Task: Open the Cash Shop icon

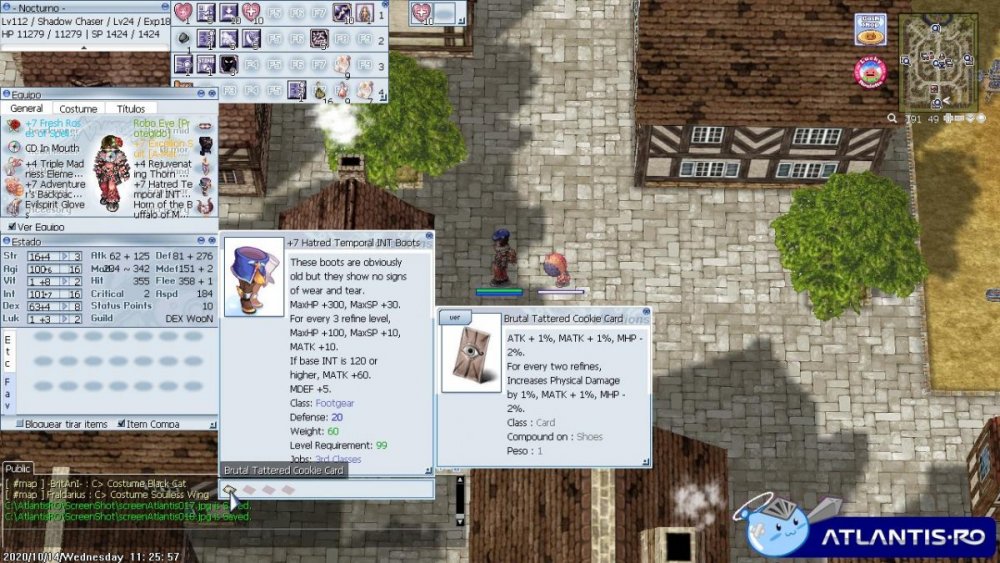Action: 869,28
